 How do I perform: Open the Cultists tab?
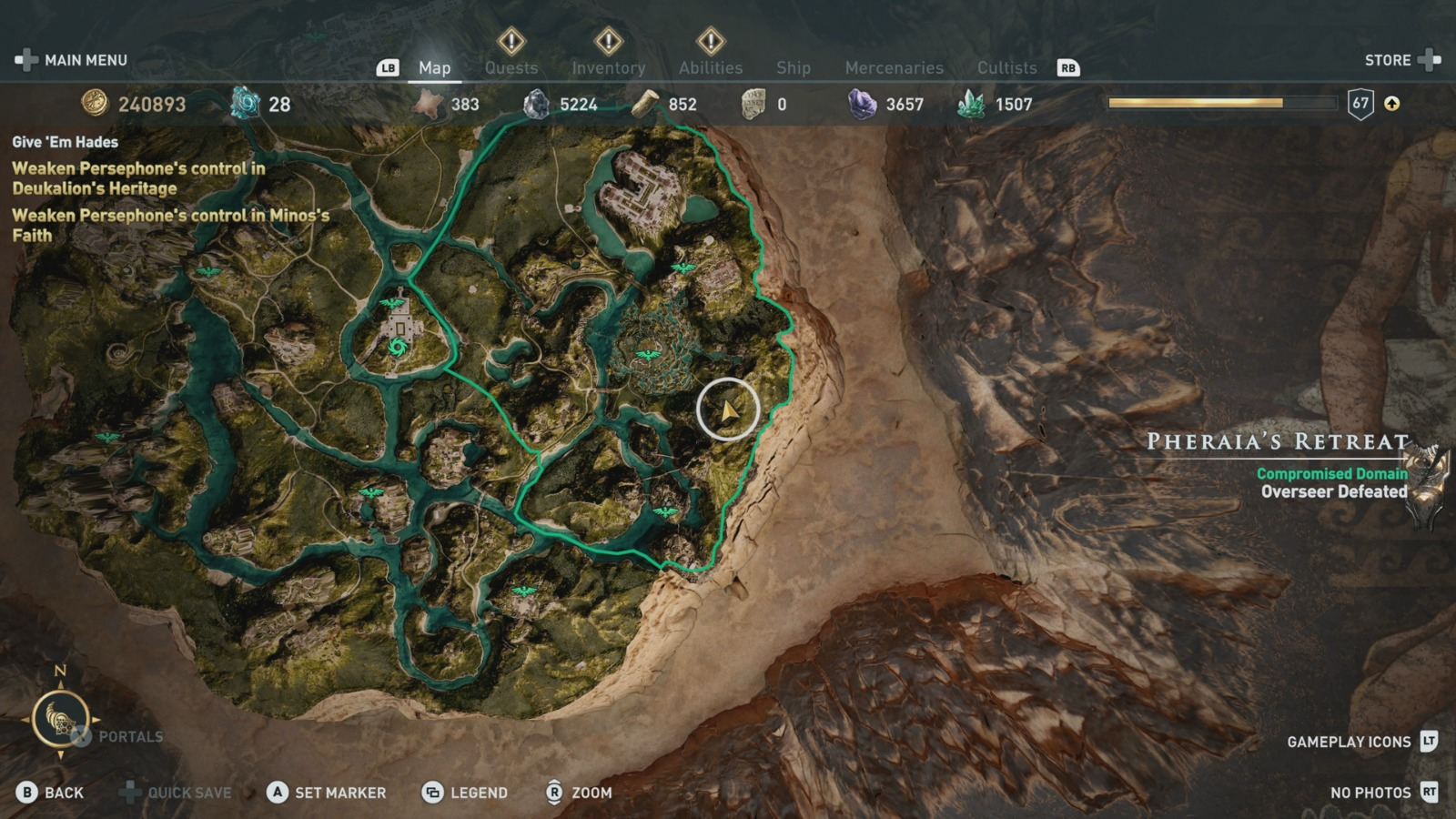(x=1006, y=67)
